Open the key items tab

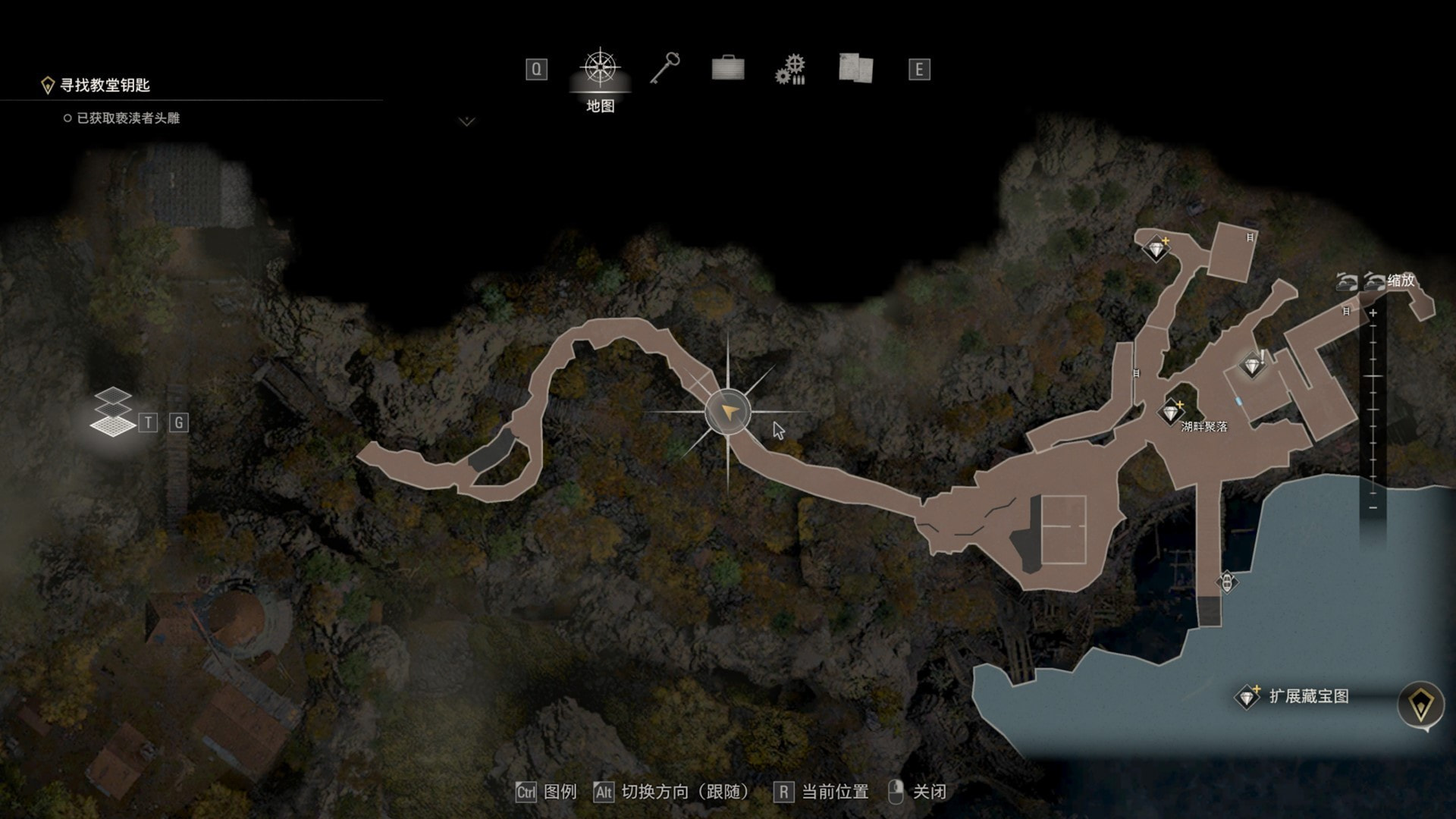[664, 69]
